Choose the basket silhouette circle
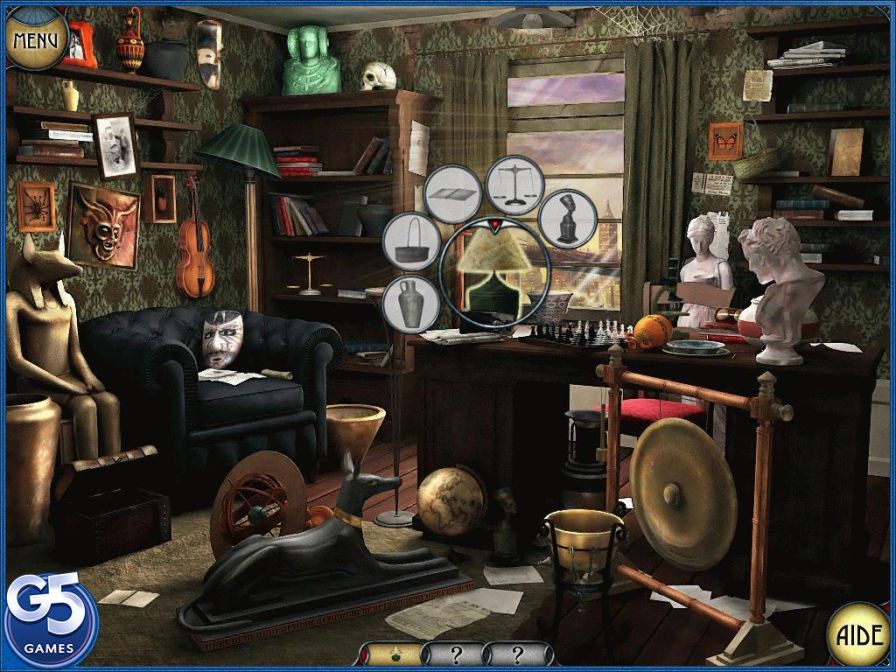 point(409,242)
